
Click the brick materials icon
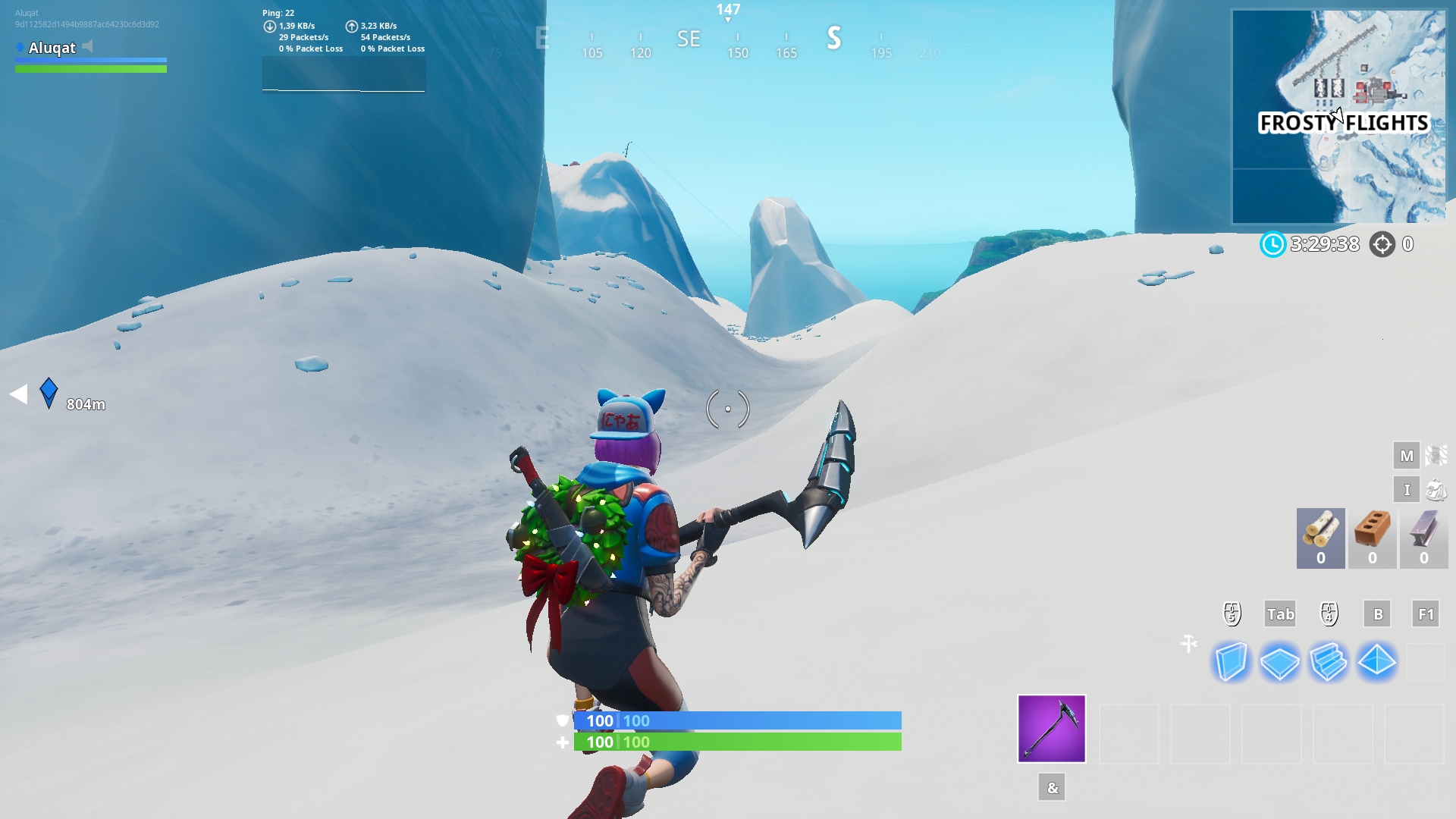[x=1372, y=537]
